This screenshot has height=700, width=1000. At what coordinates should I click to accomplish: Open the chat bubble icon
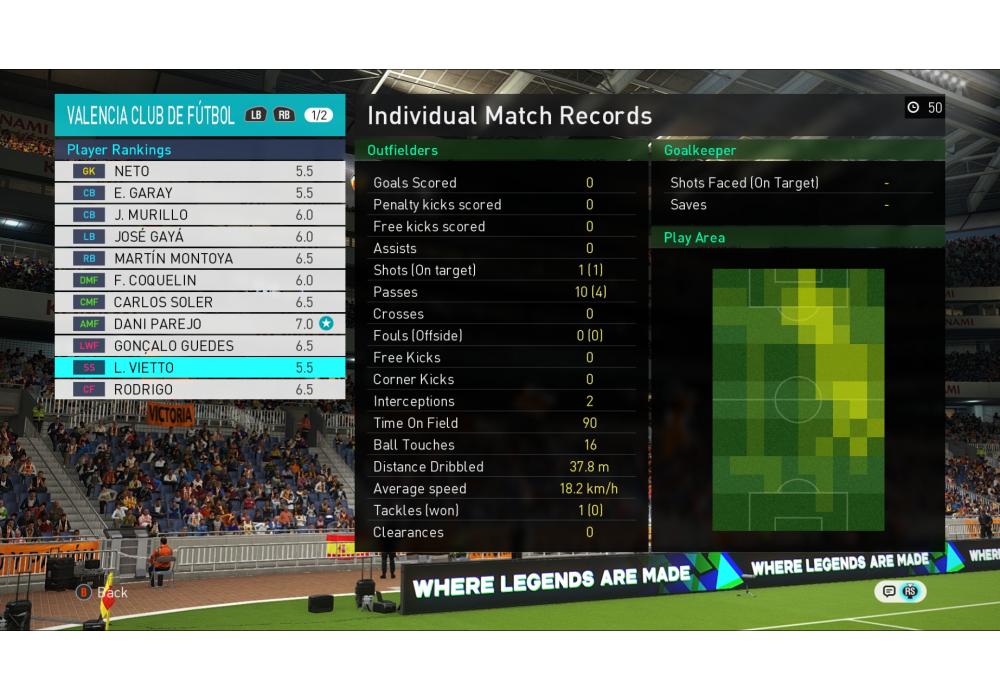point(888,591)
